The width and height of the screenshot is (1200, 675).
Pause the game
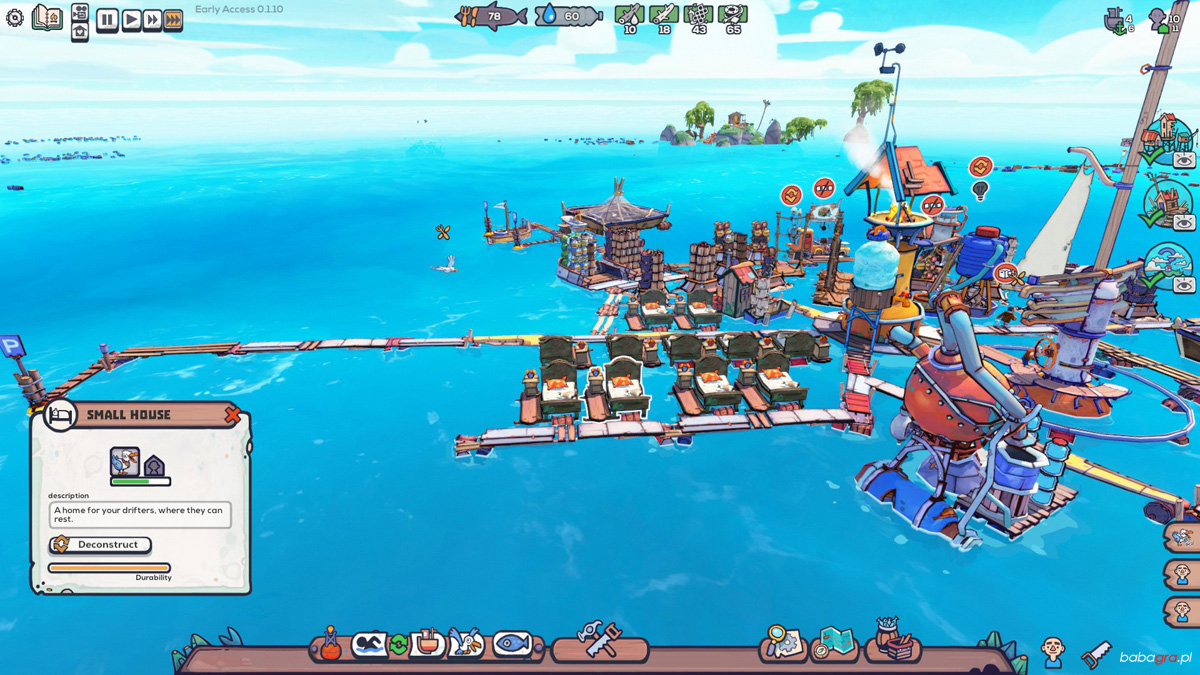coord(107,20)
